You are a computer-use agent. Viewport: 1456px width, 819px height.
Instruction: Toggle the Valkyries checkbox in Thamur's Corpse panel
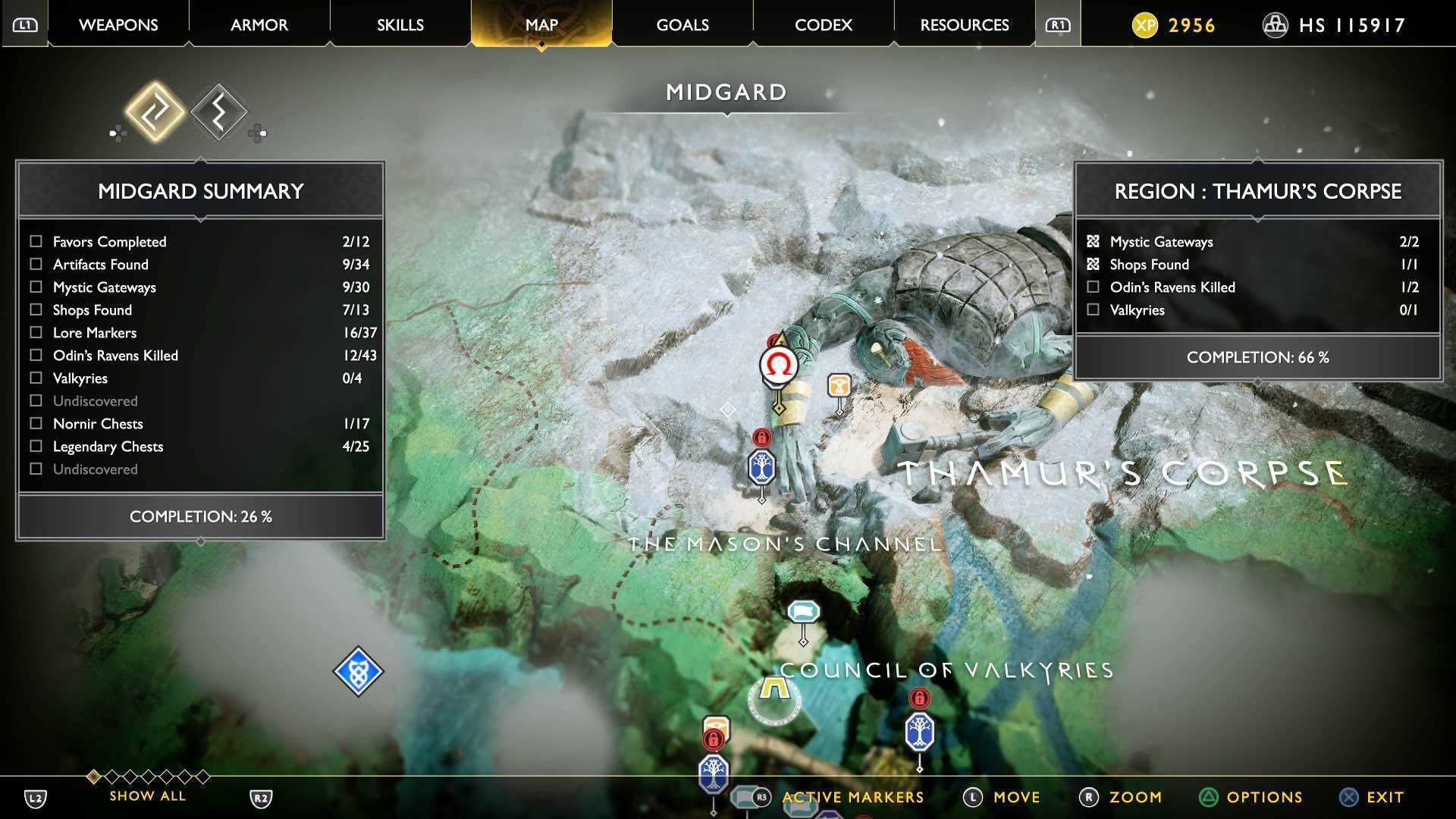click(1093, 309)
